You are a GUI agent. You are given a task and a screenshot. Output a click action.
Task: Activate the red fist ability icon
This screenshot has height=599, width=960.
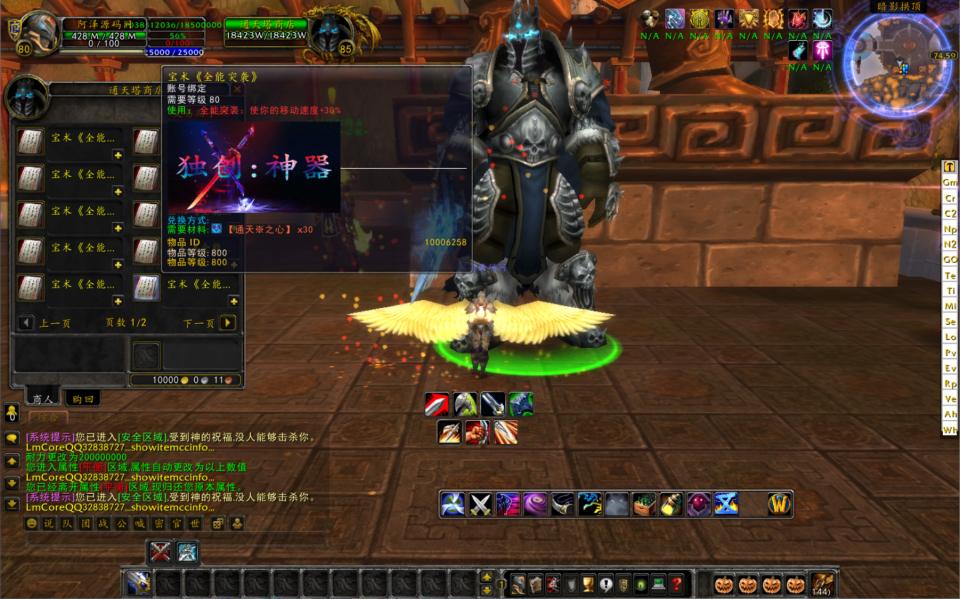(x=478, y=433)
